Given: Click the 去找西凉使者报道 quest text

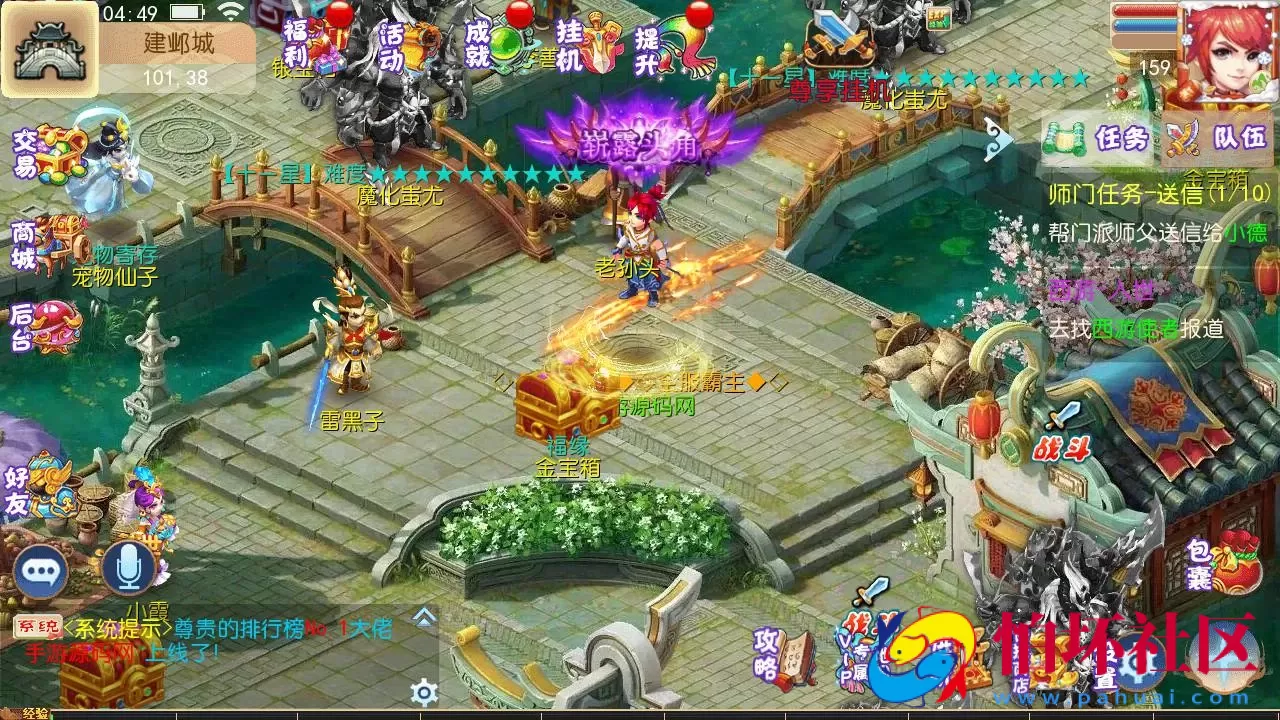Looking at the screenshot, I should coord(1140,326).
